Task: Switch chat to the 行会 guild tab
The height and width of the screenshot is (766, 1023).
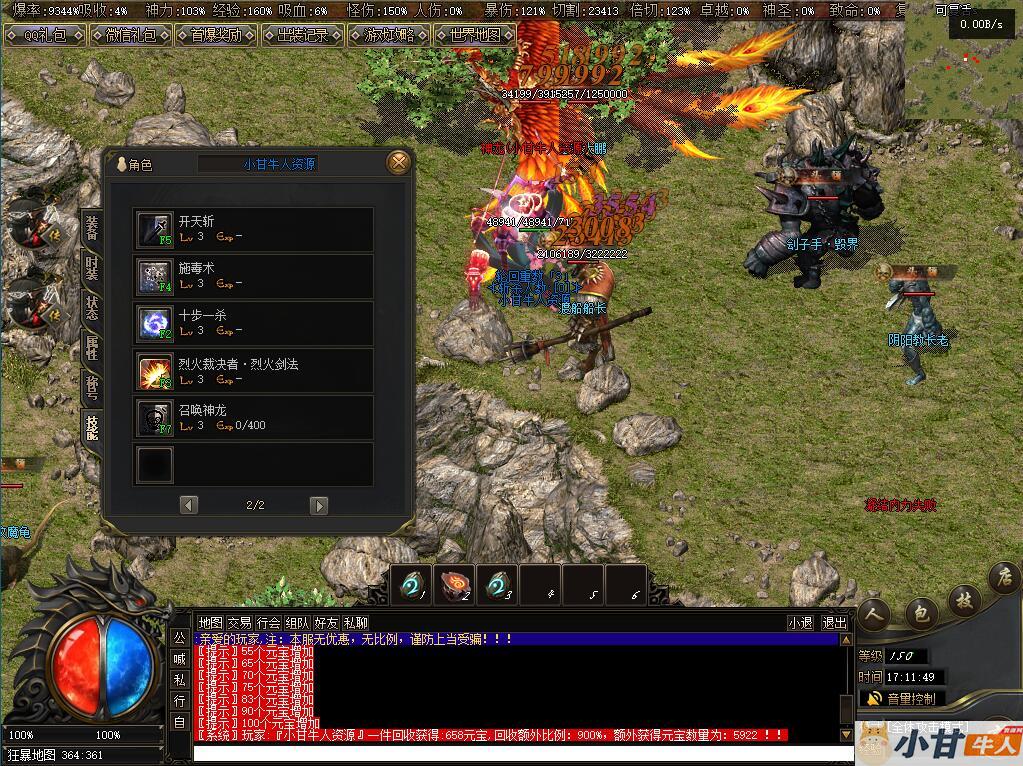Action: pyautogui.click(x=269, y=623)
